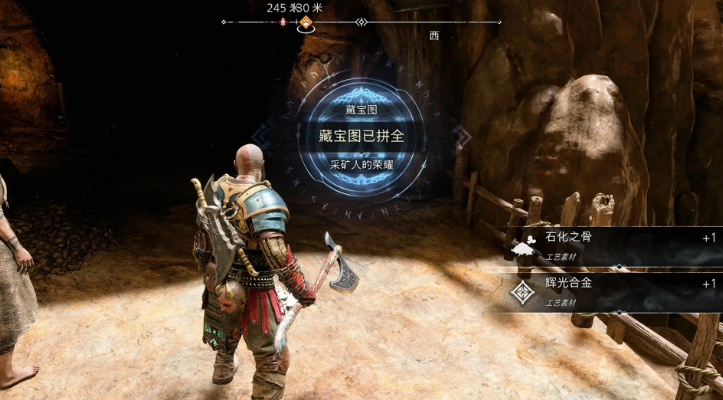Click the 西 direction label on the compass

[x=434, y=35]
